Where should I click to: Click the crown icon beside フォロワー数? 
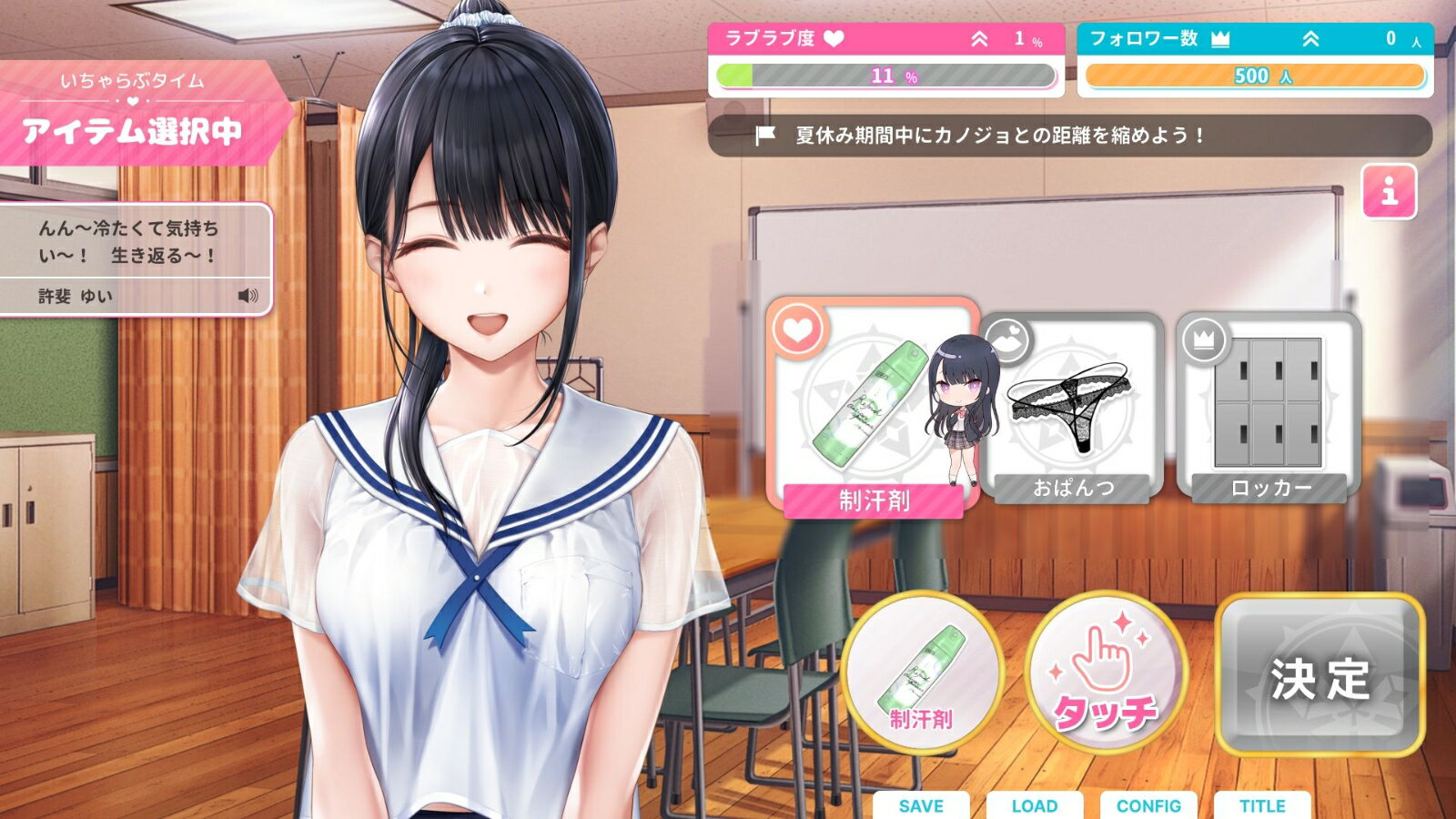tap(1222, 38)
